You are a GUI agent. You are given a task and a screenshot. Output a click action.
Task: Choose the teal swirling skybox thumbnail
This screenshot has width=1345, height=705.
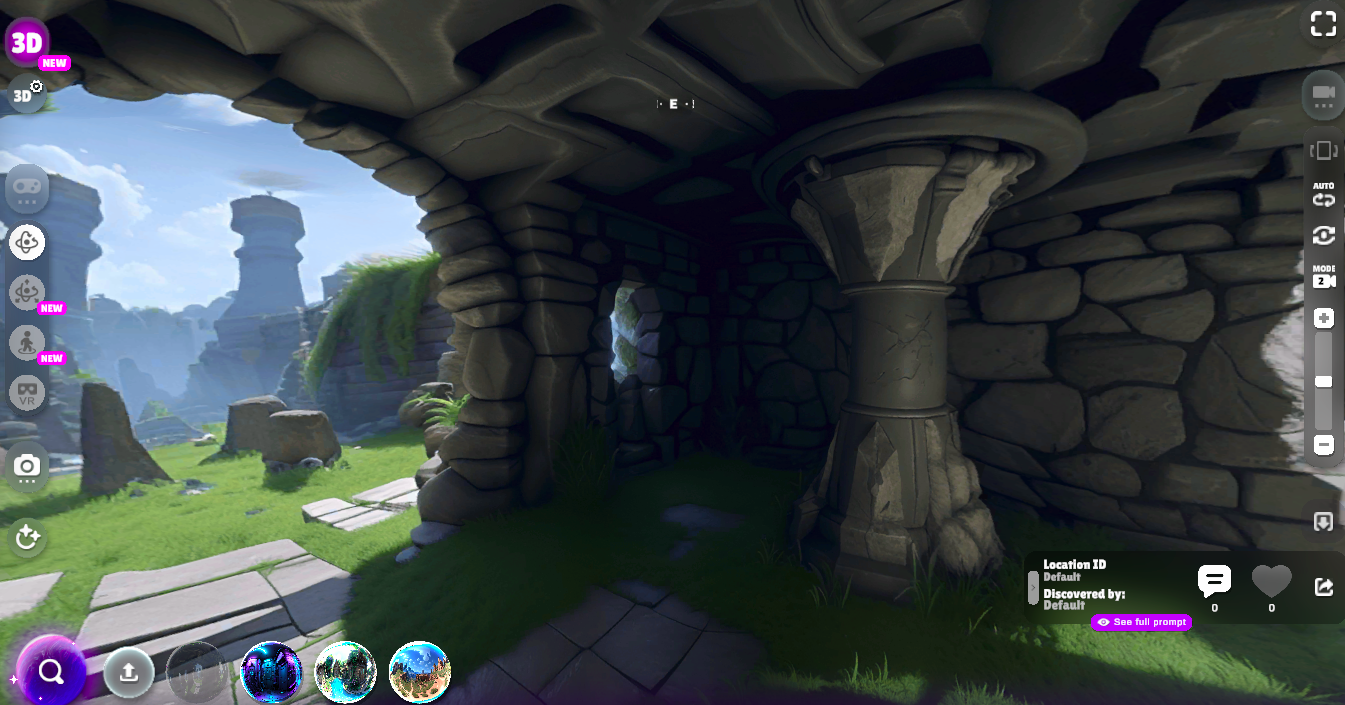click(x=345, y=672)
